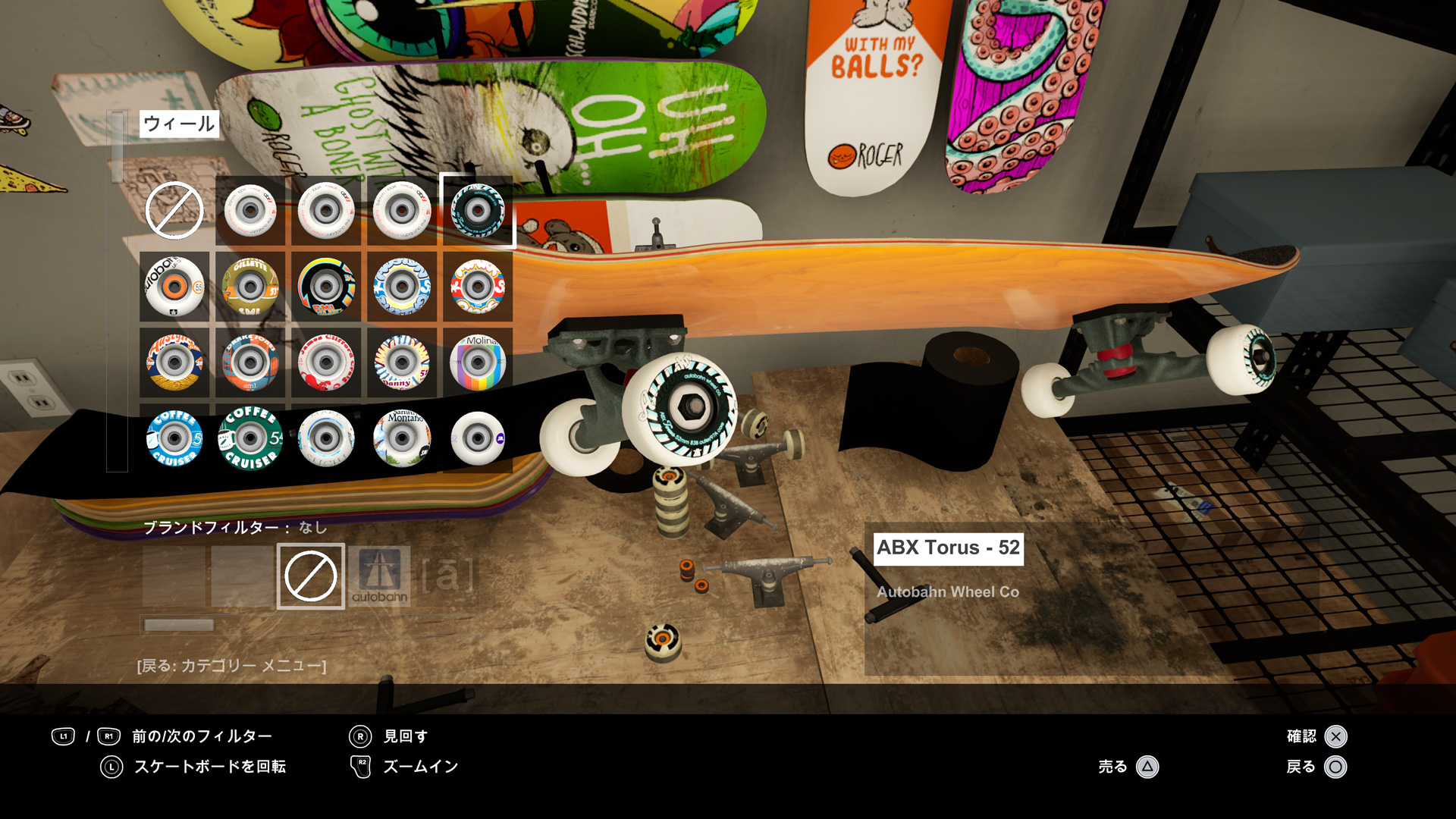The height and width of the screenshot is (819, 1456).
Task: Filter wheels by Autobahn brand
Action: tap(379, 576)
